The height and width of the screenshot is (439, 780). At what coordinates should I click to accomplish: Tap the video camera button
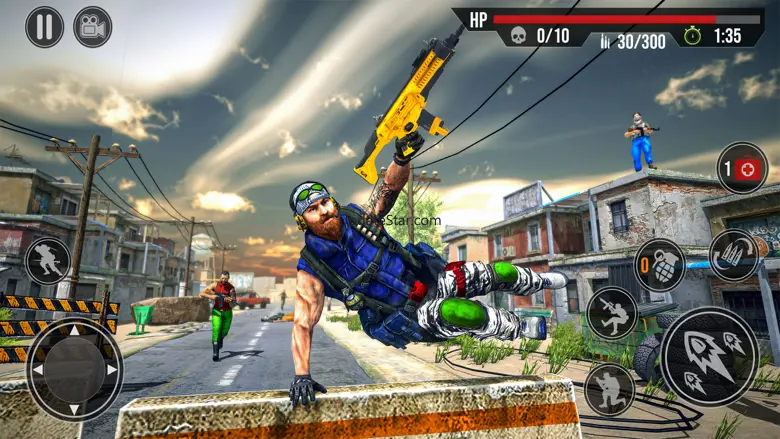coord(92,26)
